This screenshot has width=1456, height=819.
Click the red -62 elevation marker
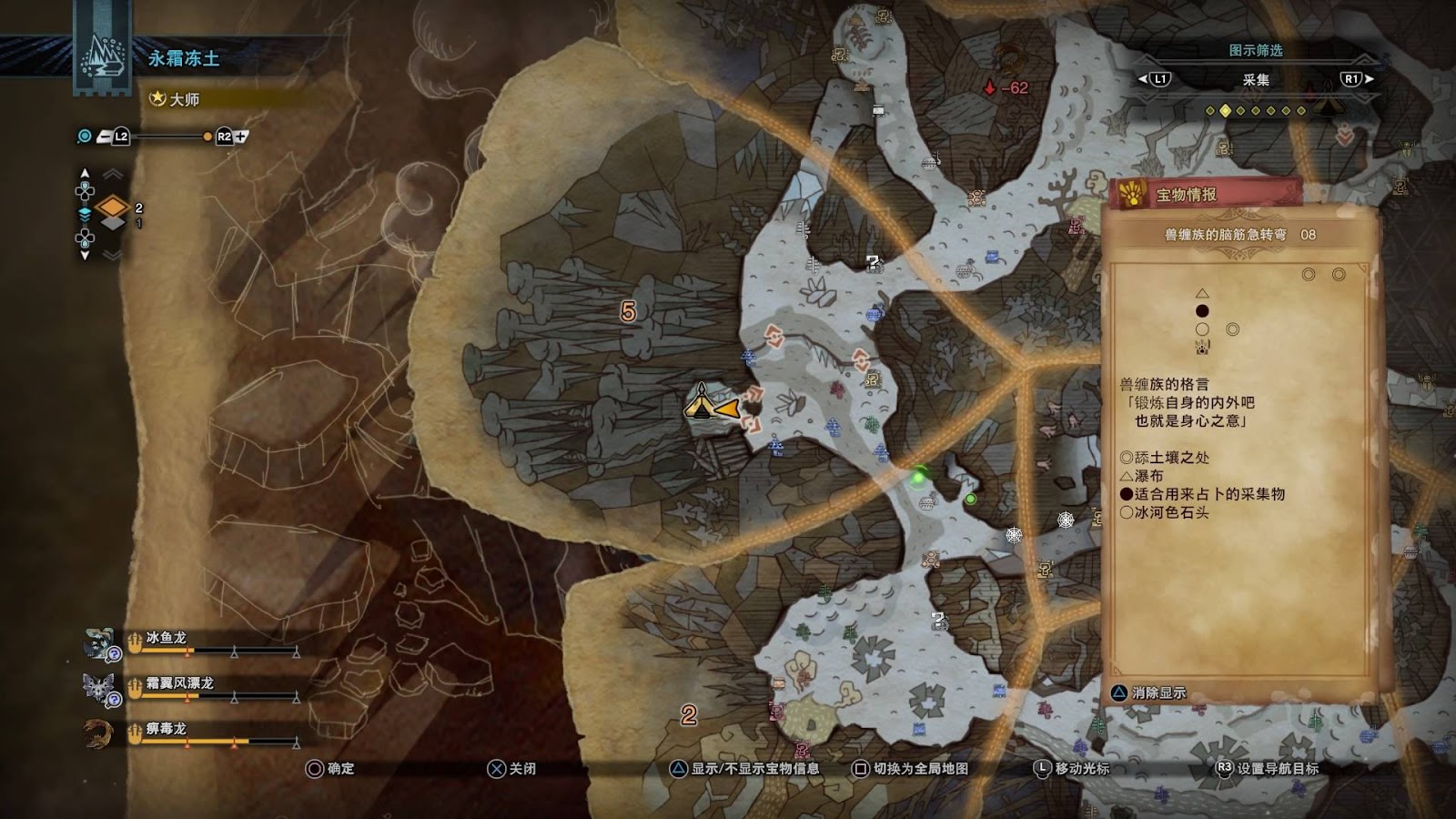pyautogui.click(x=1006, y=88)
